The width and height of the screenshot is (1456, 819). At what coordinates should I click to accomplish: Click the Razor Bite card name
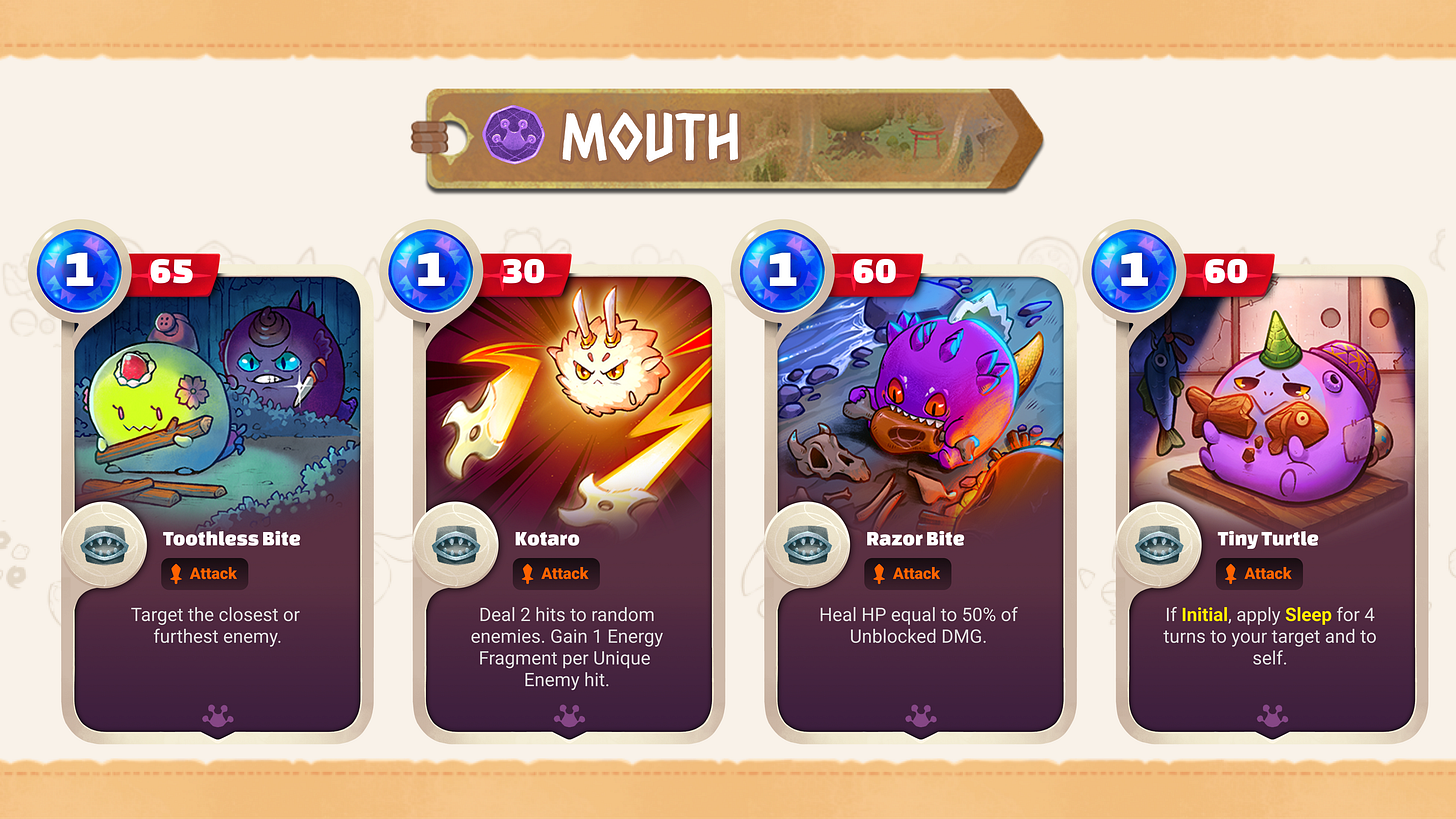tap(916, 538)
